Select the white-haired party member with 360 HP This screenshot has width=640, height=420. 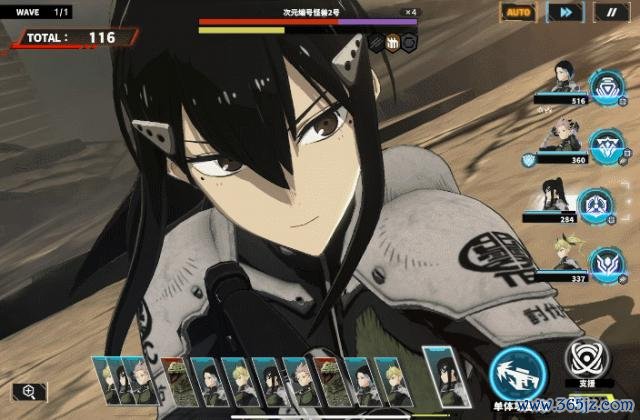pyautogui.click(x=564, y=138)
